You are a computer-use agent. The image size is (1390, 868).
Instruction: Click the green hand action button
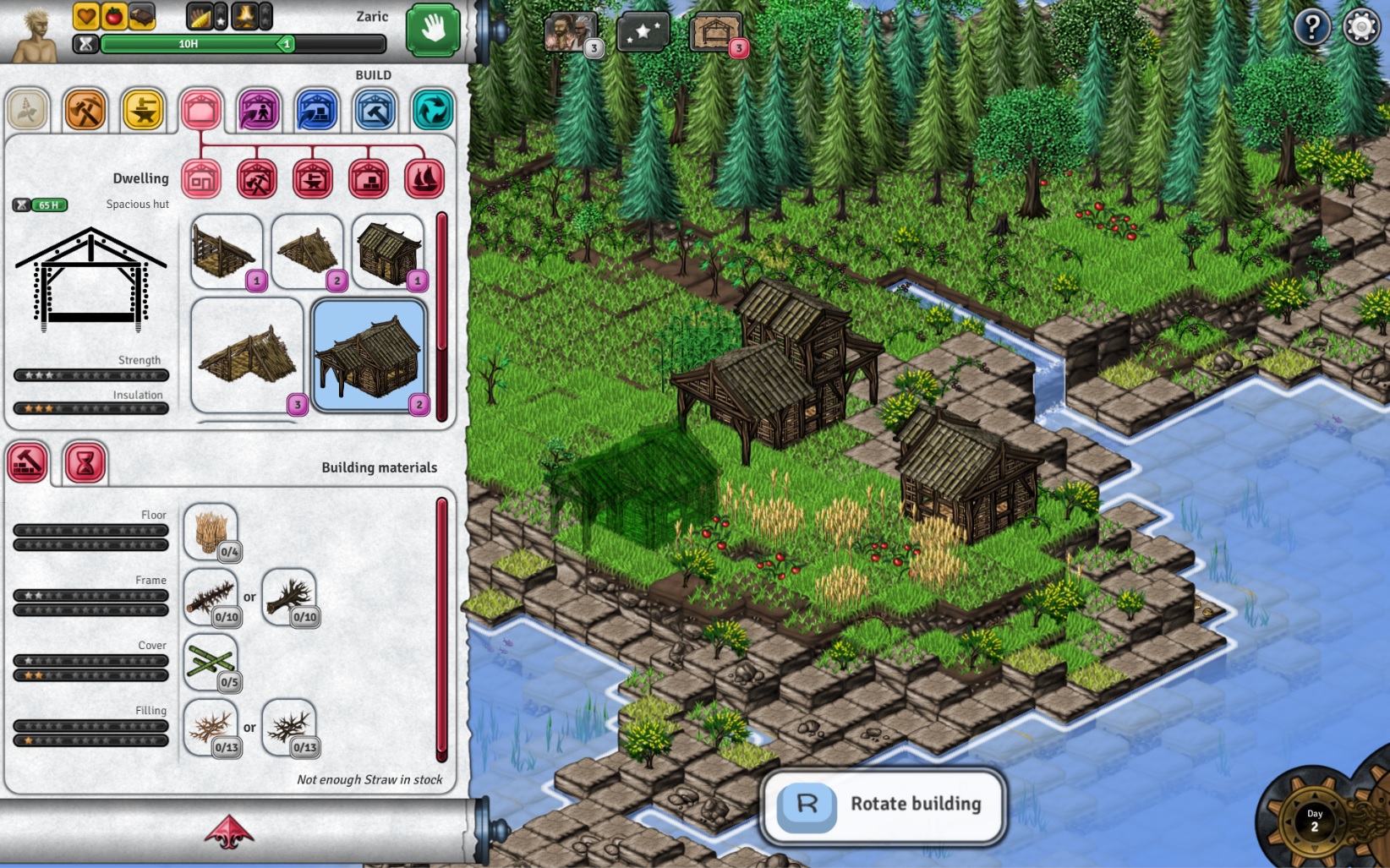tap(433, 30)
